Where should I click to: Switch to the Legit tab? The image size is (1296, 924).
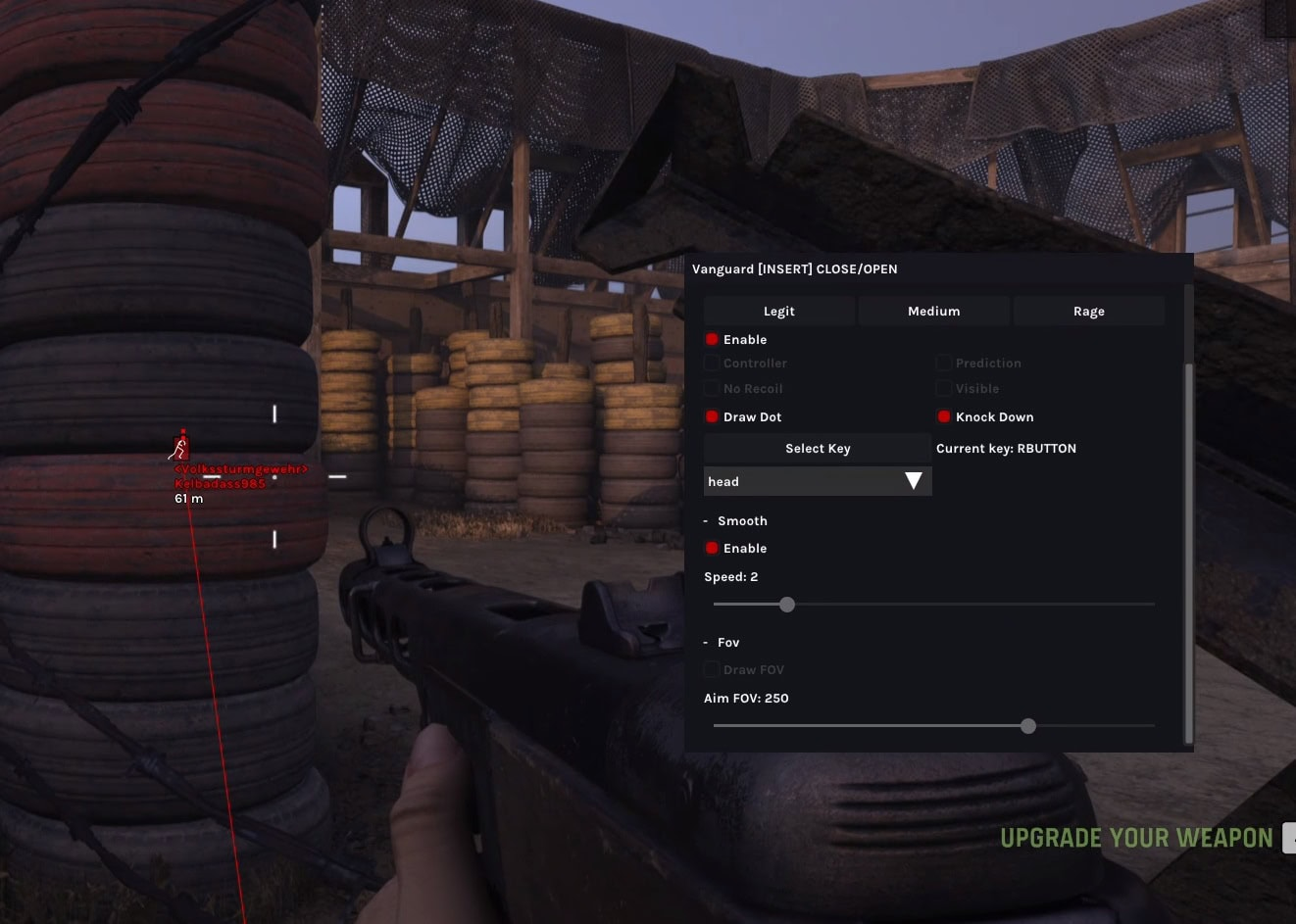coord(779,311)
